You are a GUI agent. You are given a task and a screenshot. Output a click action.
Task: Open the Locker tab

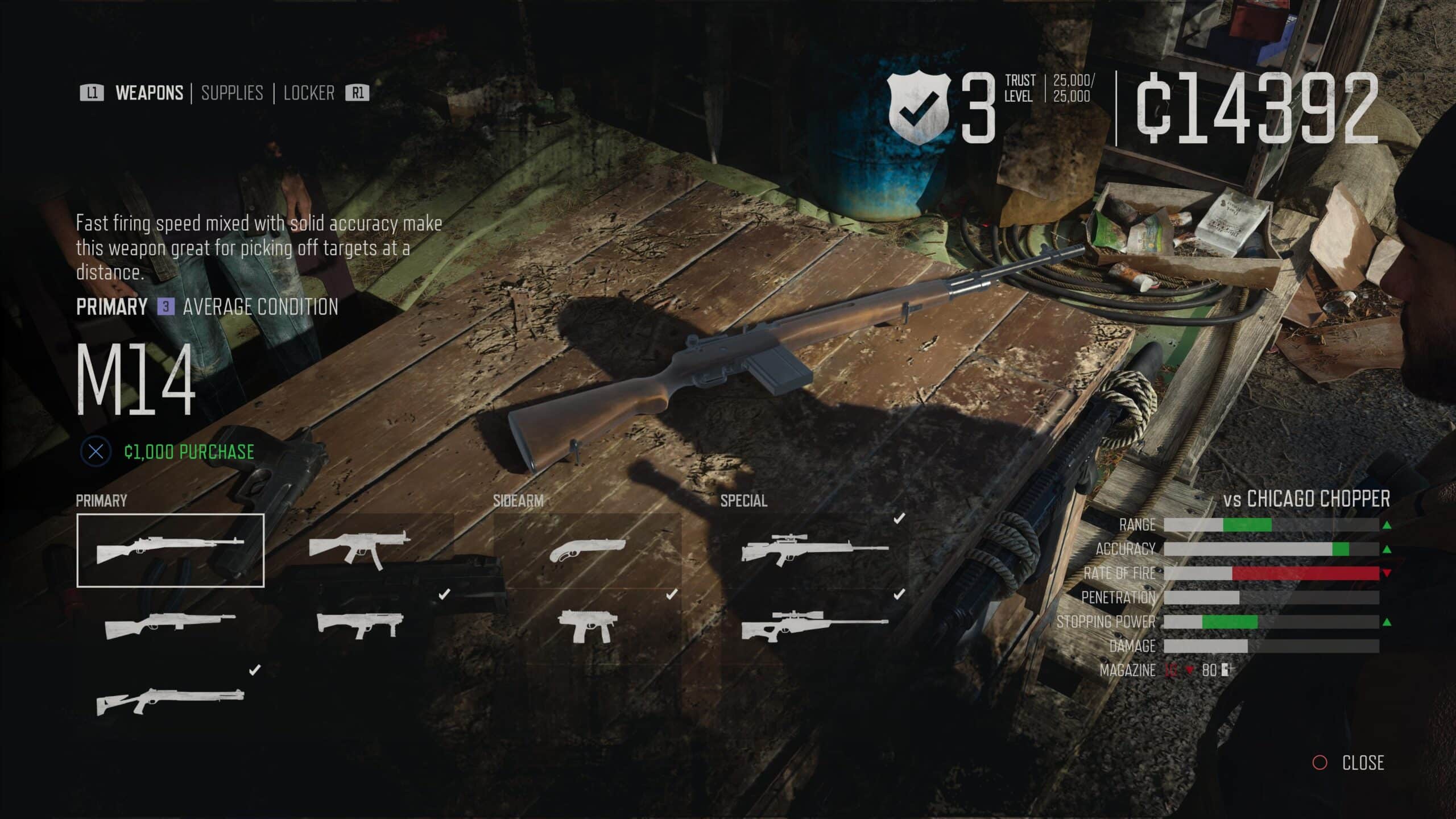pyautogui.click(x=309, y=93)
